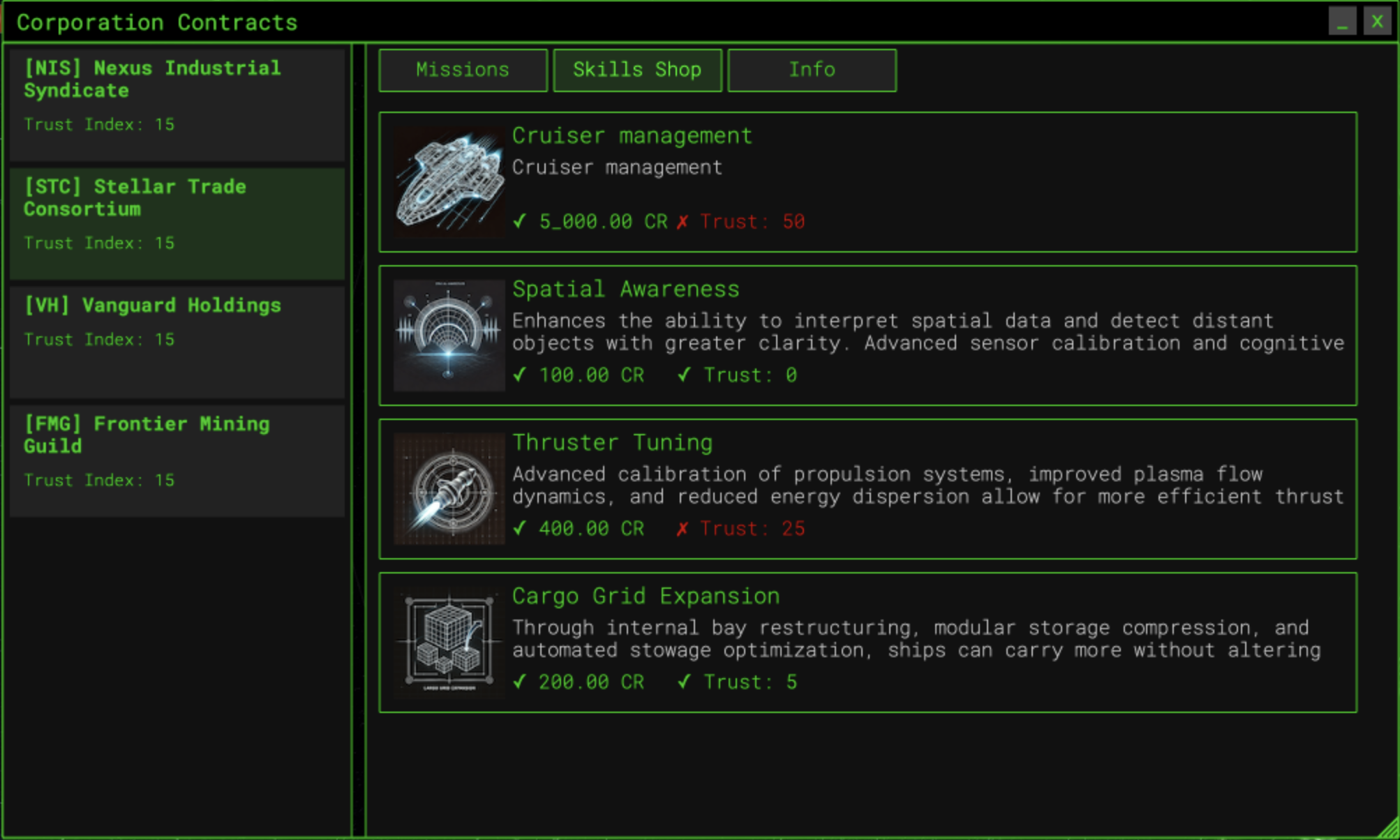This screenshot has width=1400, height=840.
Task: Minimize the Corporation Contracts window
Action: tap(1342, 22)
